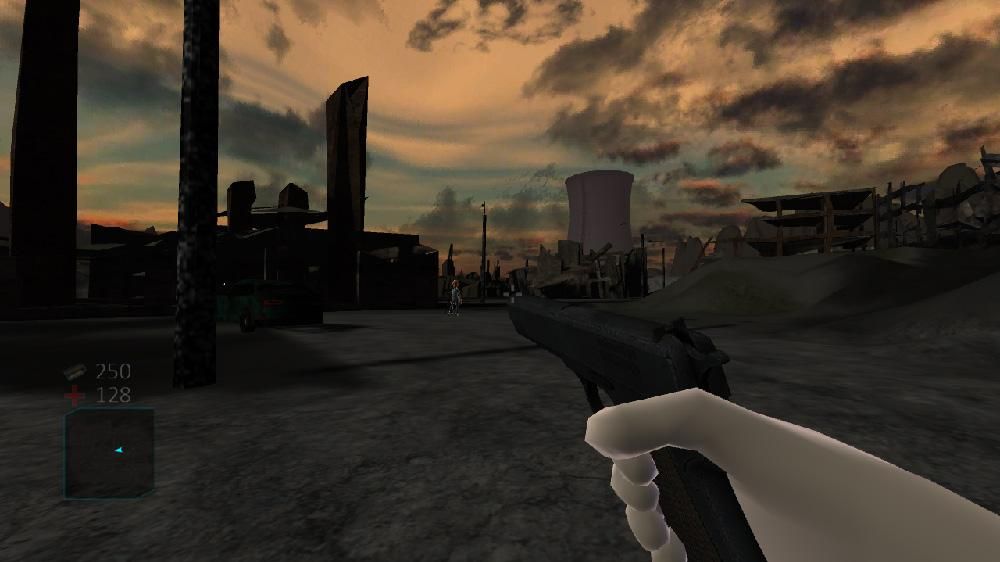Viewport: 1000px width, 562px height.
Task: Click the radar minimap panel
Action: click(x=109, y=453)
